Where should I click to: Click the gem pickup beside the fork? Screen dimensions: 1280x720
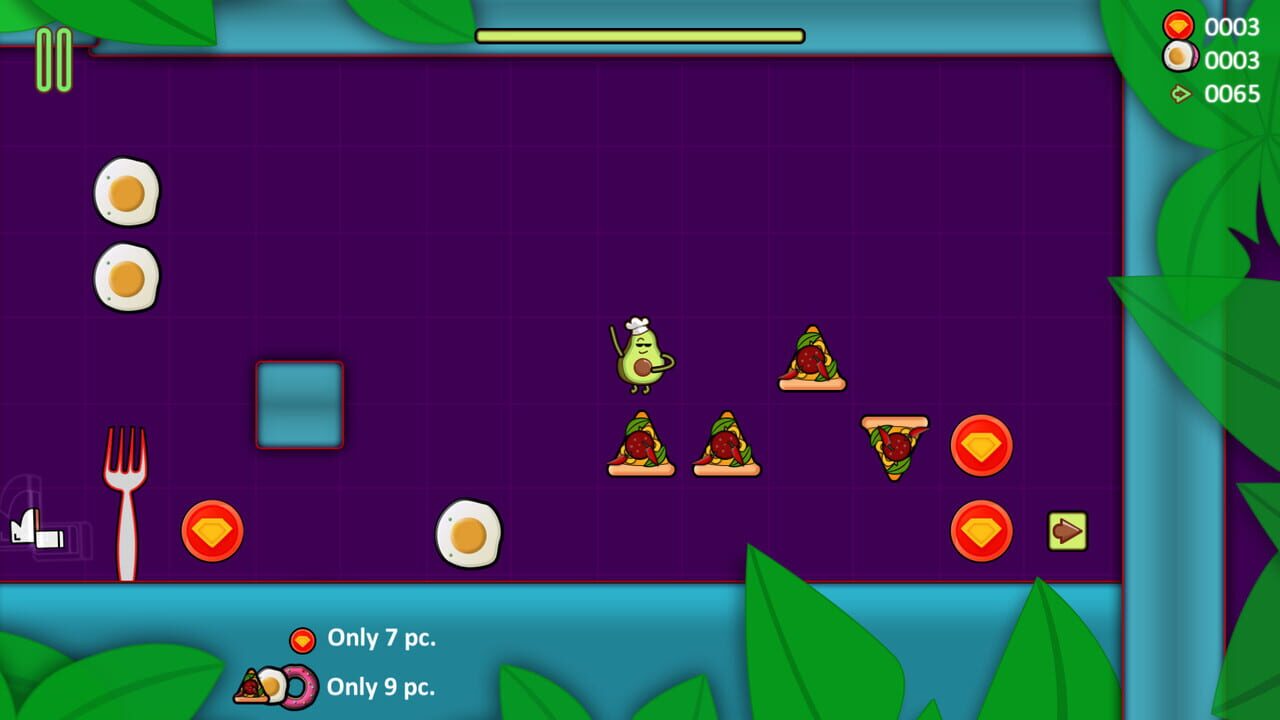(212, 528)
